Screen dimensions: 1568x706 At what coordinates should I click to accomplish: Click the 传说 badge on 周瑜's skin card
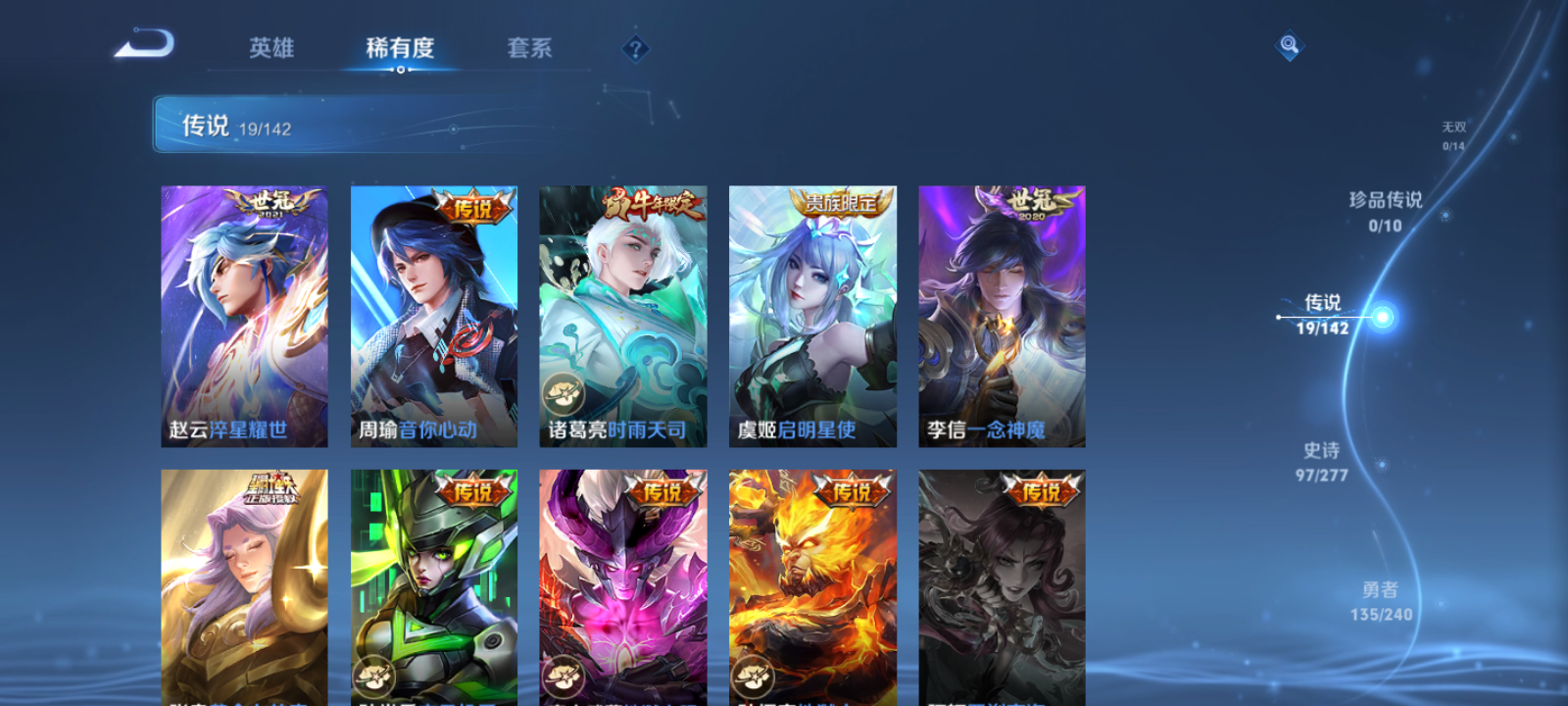pos(471,206)
